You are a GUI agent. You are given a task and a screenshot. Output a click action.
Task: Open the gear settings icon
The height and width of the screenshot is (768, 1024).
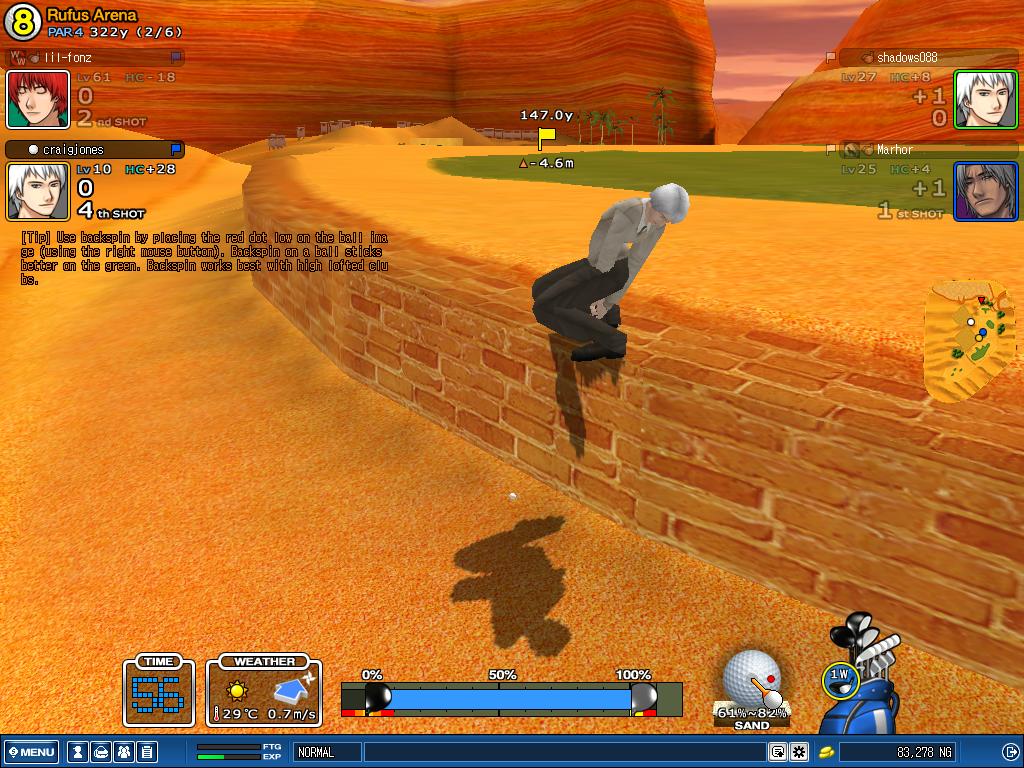point(799,752)
